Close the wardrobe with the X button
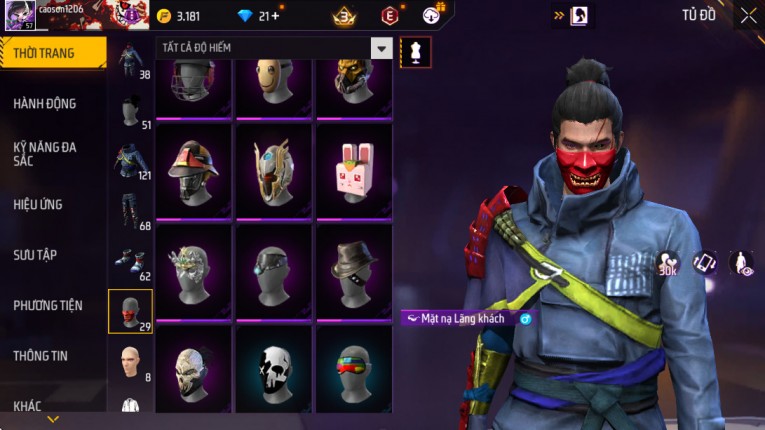This screenshot has width=765, height=430. (x=748, y=15)
